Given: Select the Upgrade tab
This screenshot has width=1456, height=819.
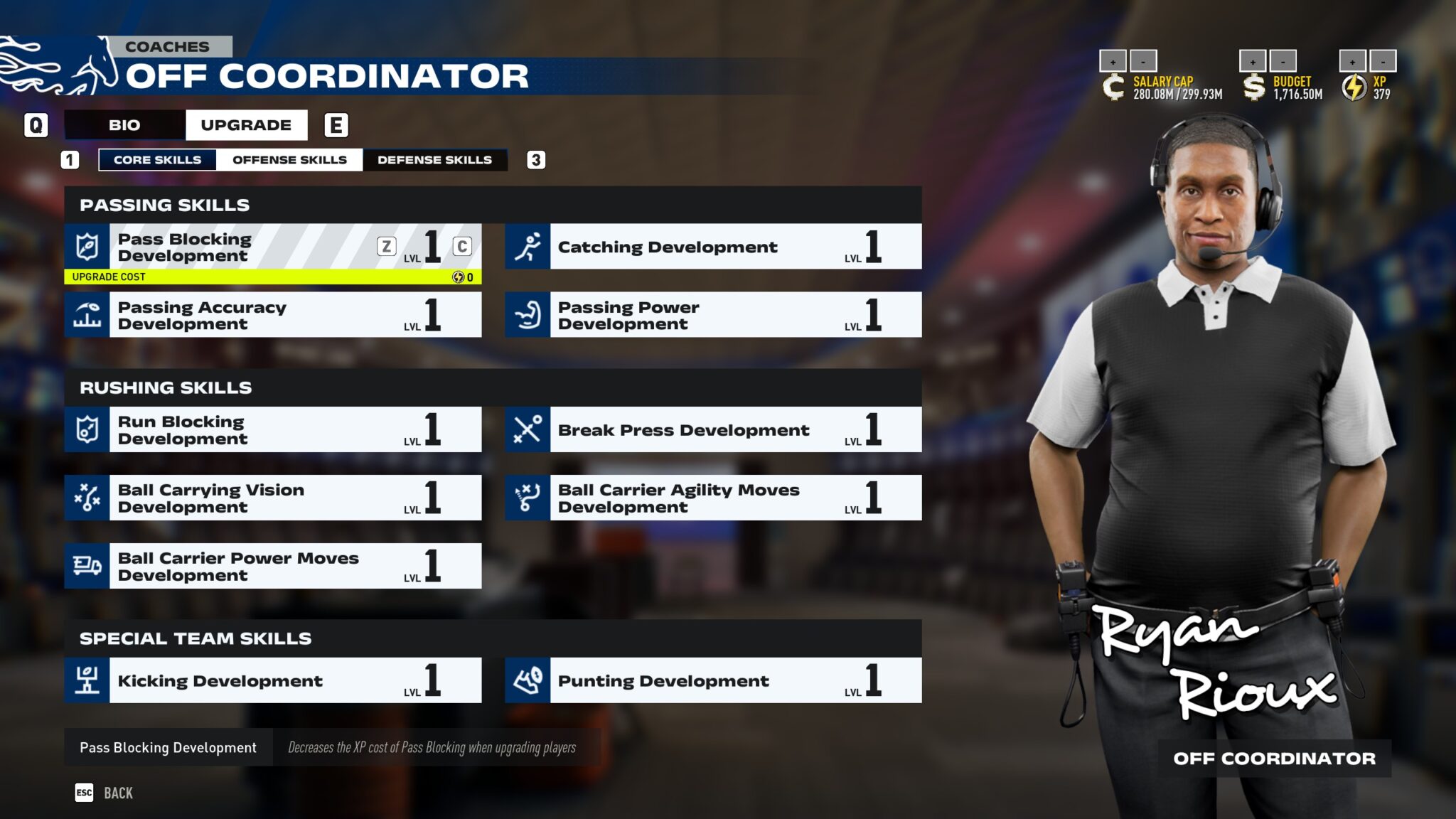Looking at the screenshot, I should click(x=246, y=125).
